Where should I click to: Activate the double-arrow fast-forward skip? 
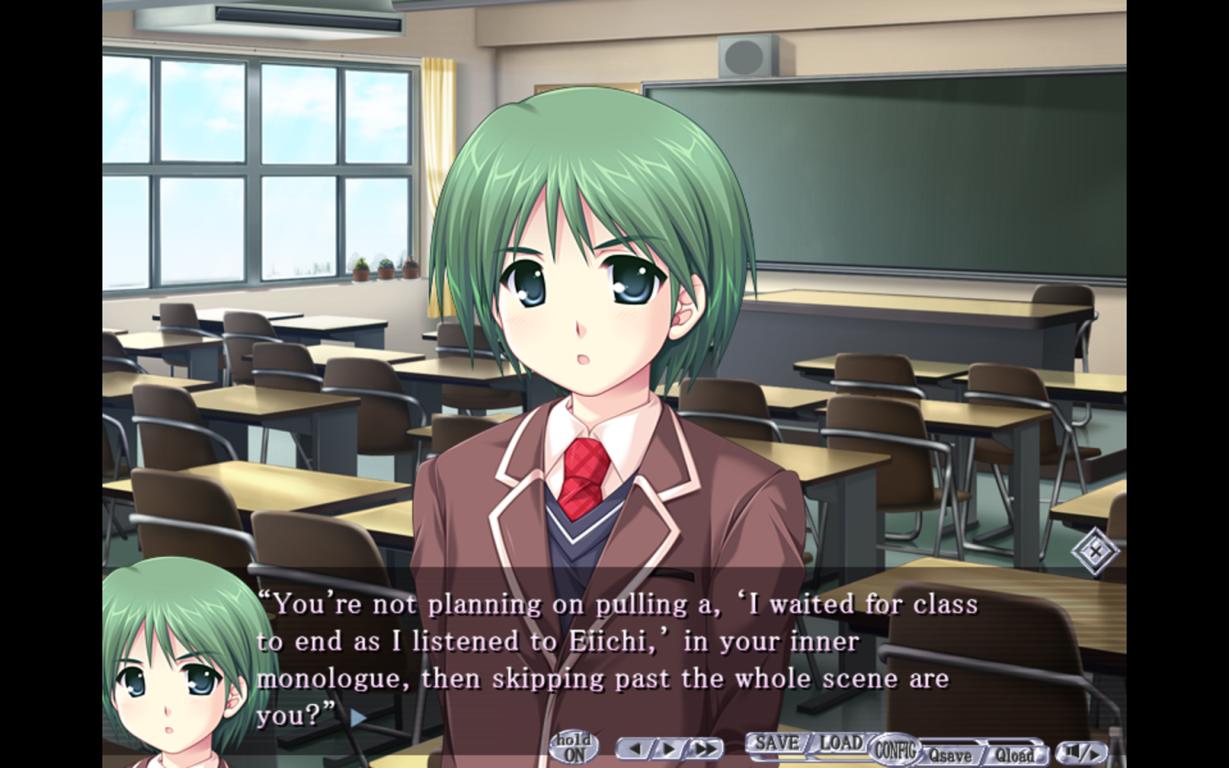pos(704,748)
